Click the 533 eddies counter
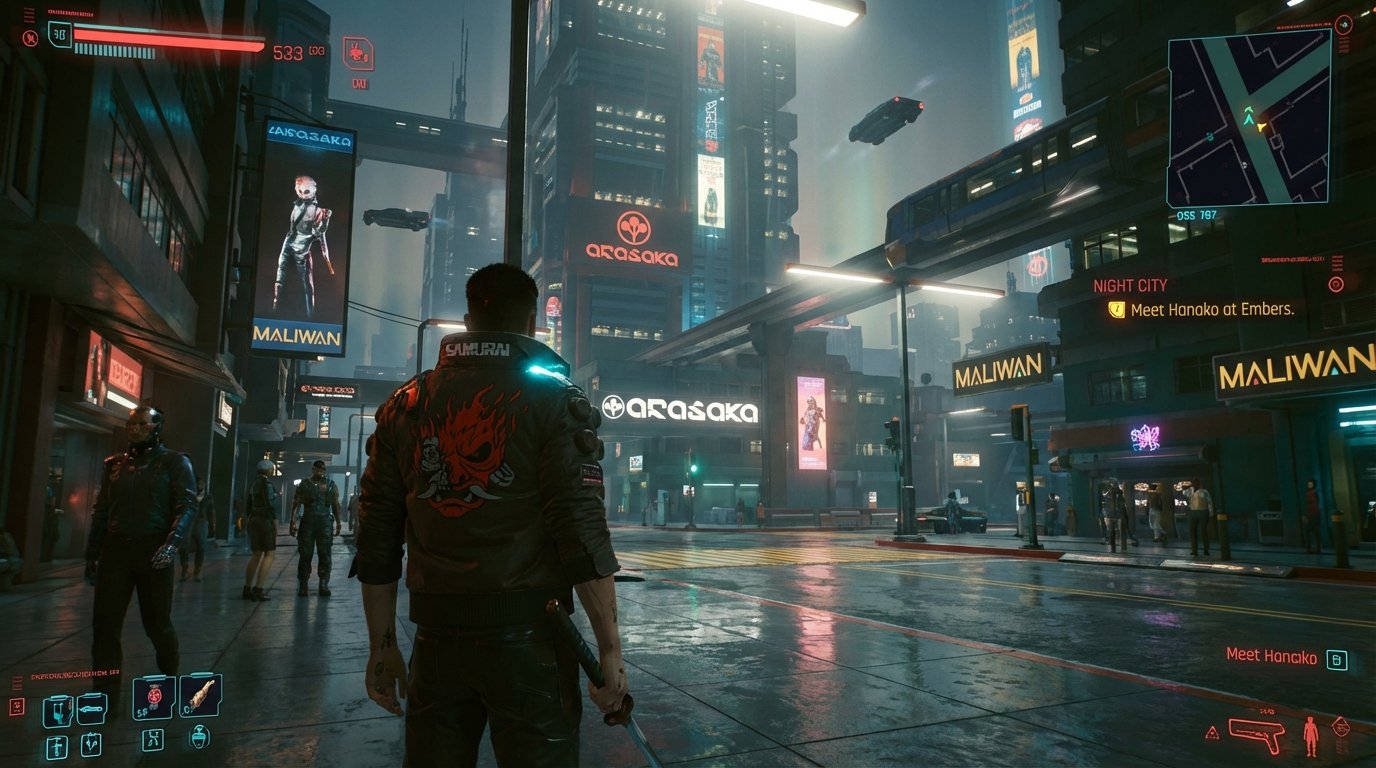The height and width of the screenshot is (768, 1376). pyautogui.click(x=288, y=52)
